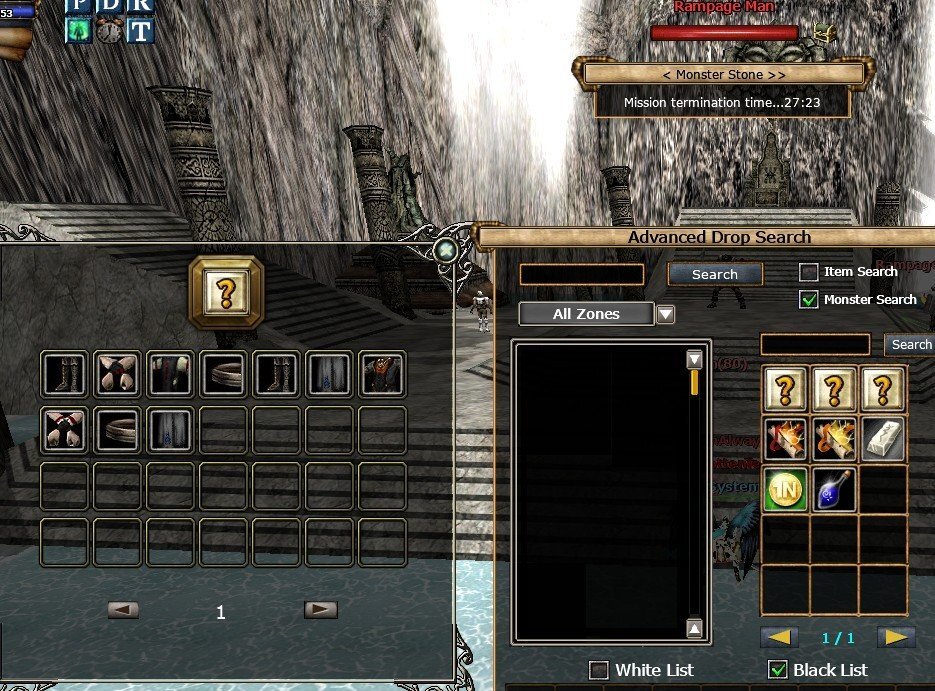
Task: Go to the left panel's previous page
Action: [x=123, y=609]
